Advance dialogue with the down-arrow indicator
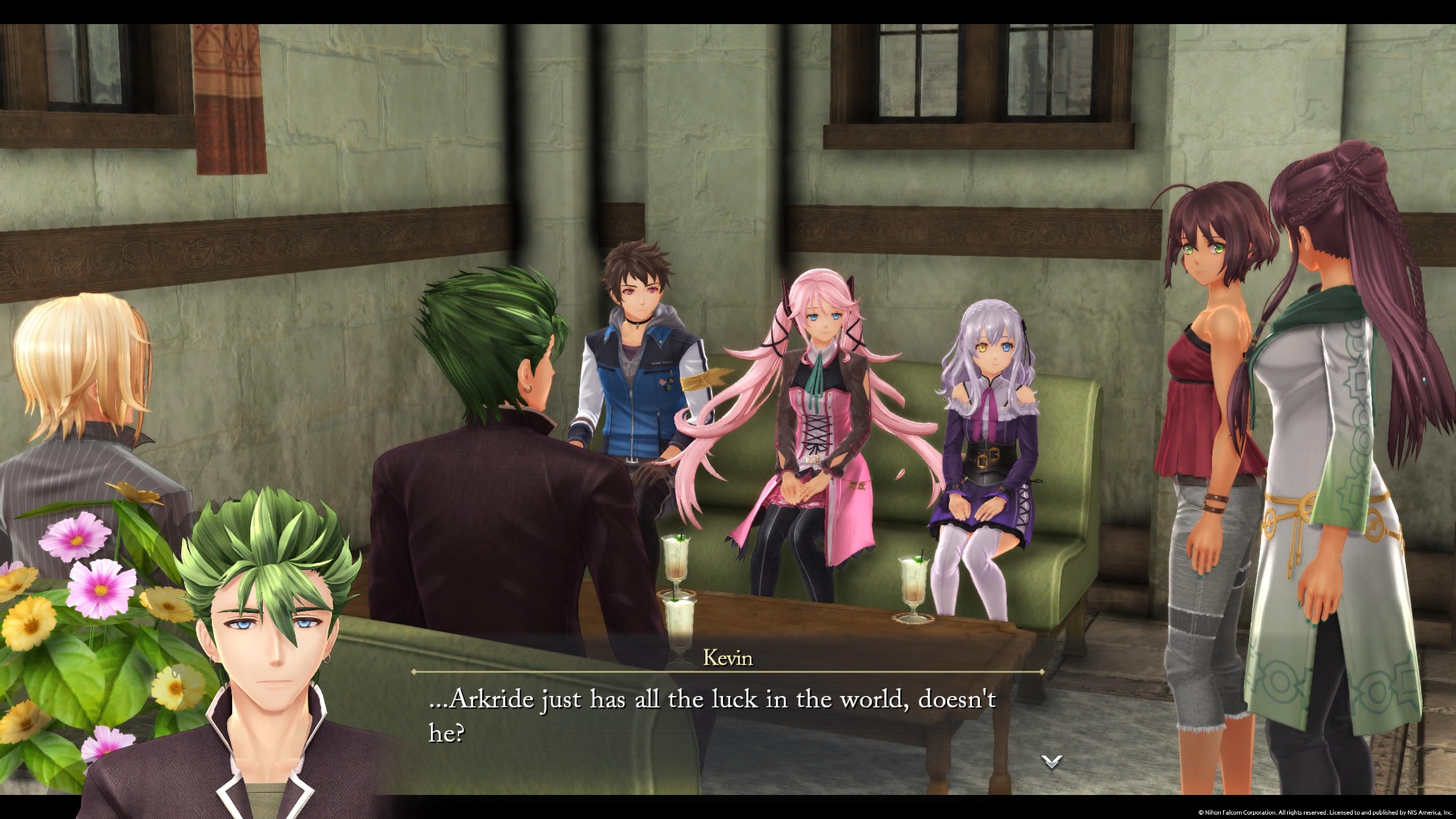Viewport: 1456px width, 819px height. tap(1051, 761)
